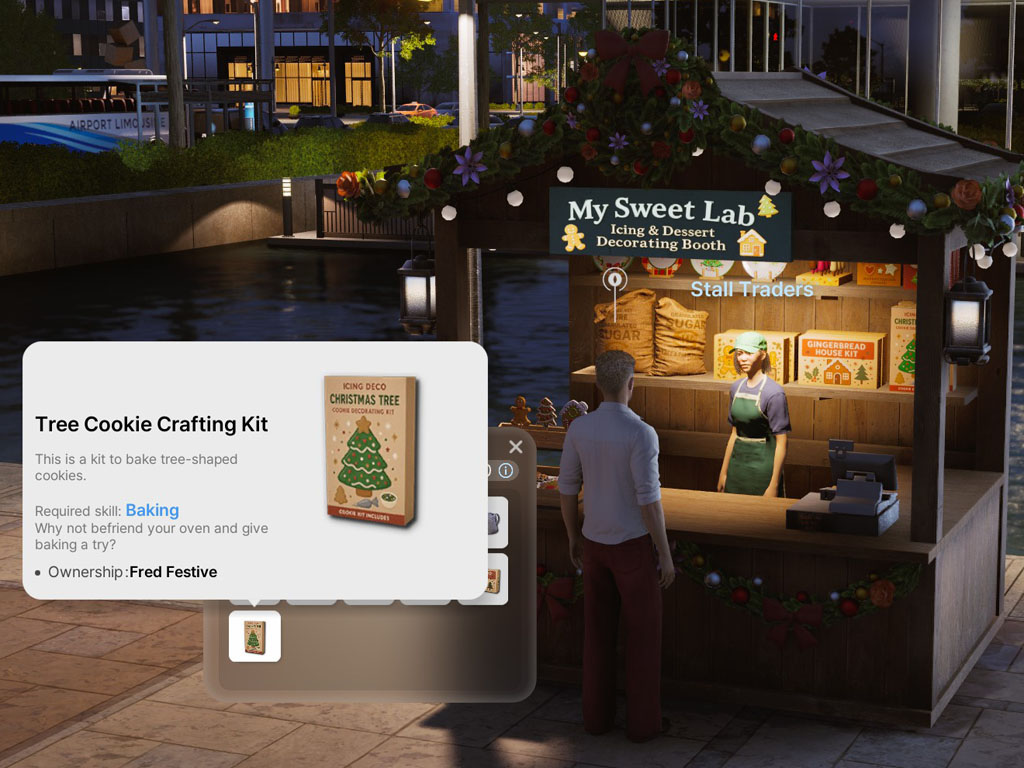Screen dimensions: 1024x768
Task: Close the inventory panel with the X
Action: click(x=516, y=447)
